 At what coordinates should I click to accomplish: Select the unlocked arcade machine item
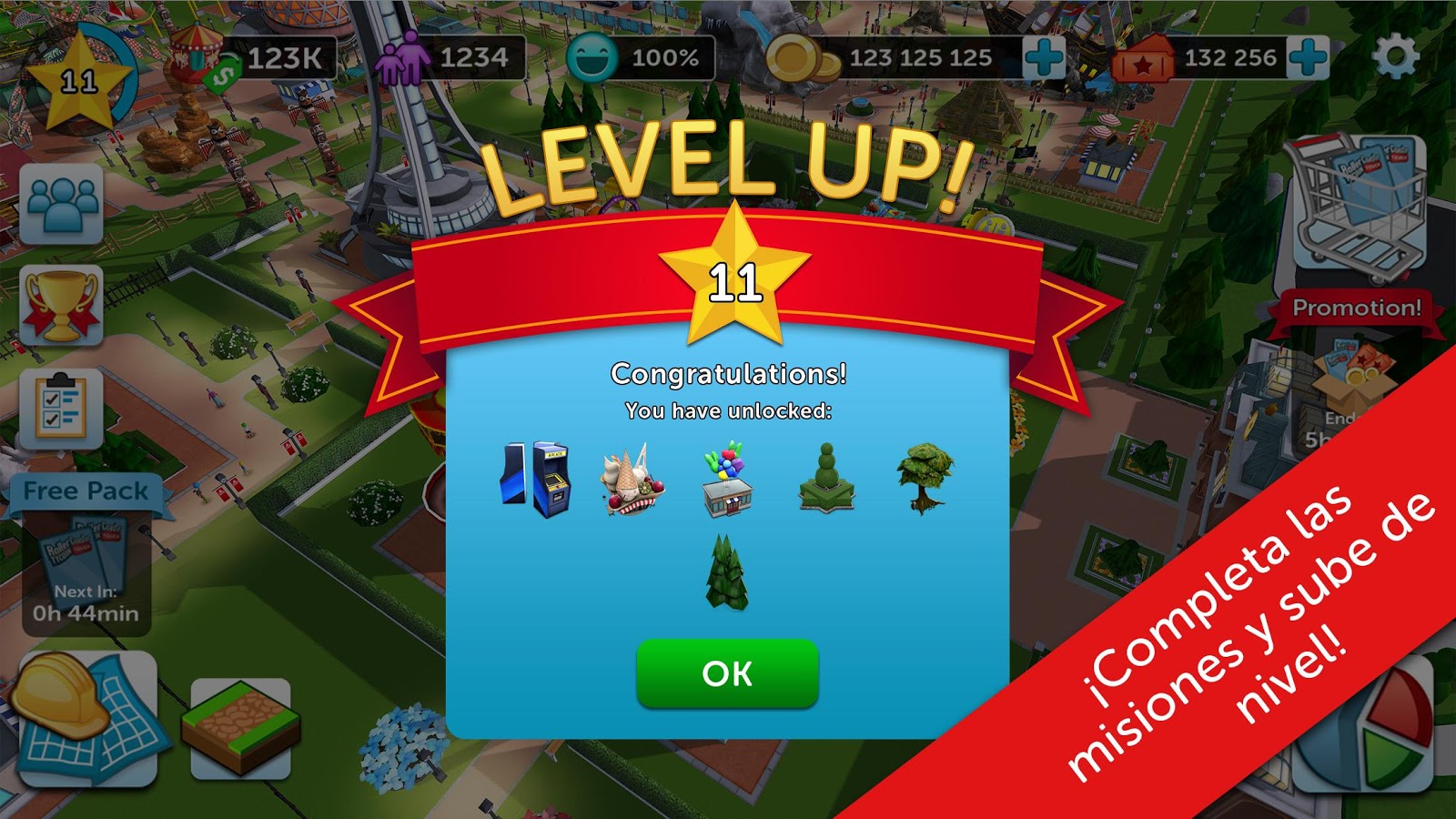coord(536,480)
